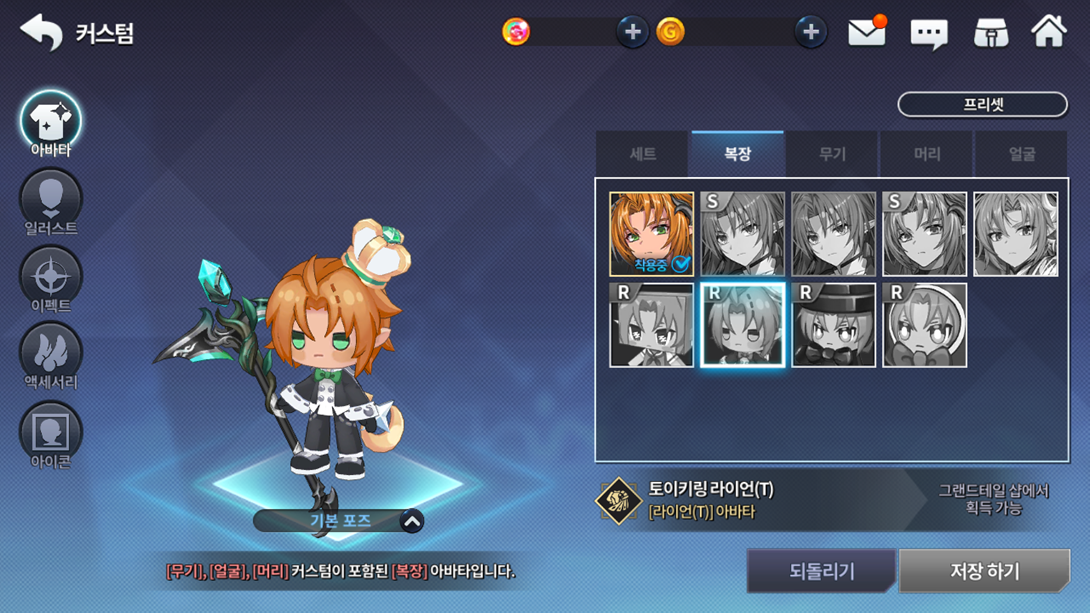The image size is (1090, 613).
Task: Switch to the 무기 weapon tab
Action: 832,154
